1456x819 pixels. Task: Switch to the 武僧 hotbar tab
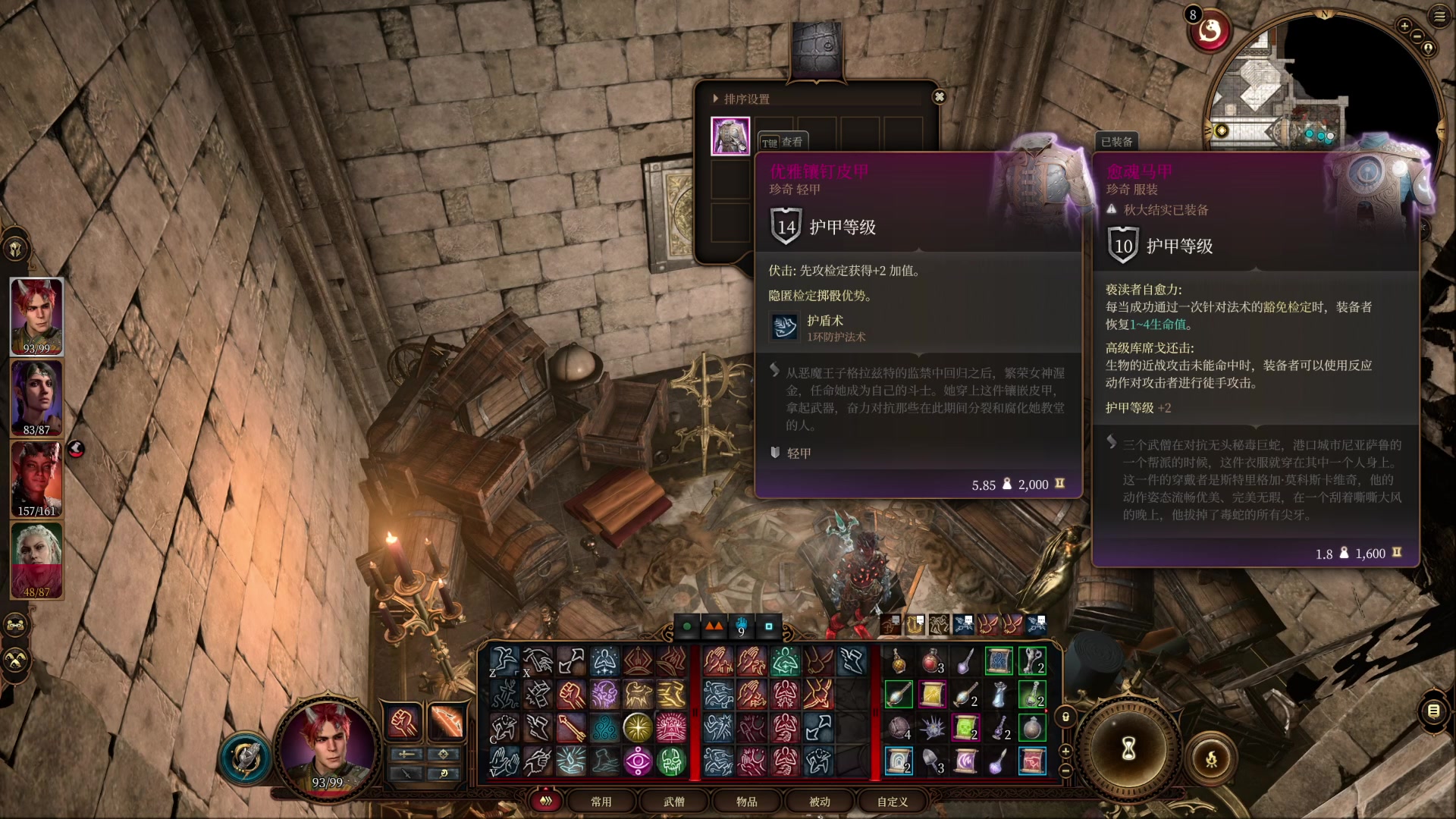point(673,802)
